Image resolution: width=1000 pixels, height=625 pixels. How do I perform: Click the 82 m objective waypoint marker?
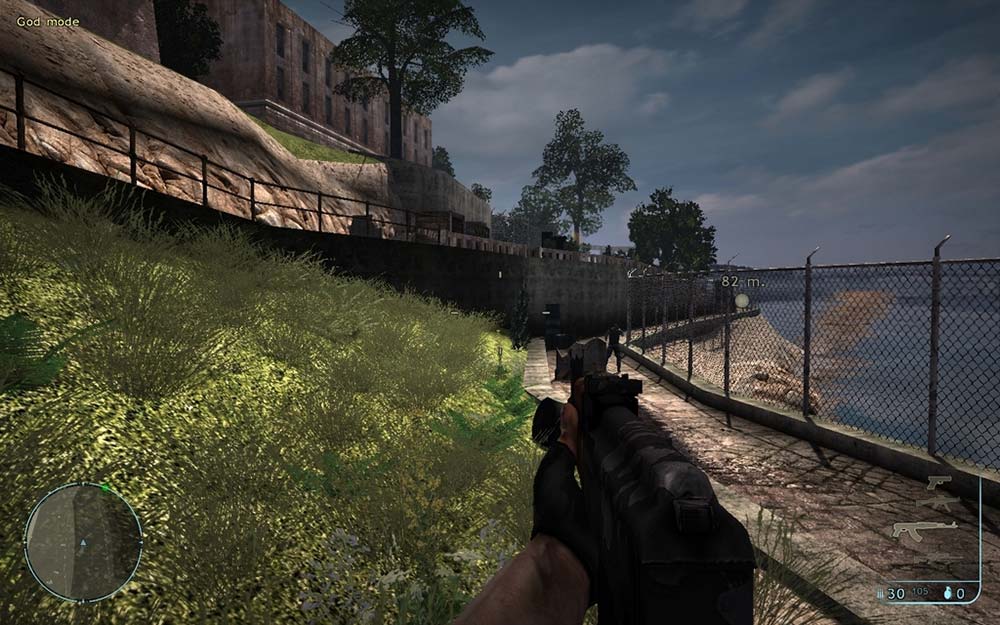pyautogui.click(x=741, y=300)
